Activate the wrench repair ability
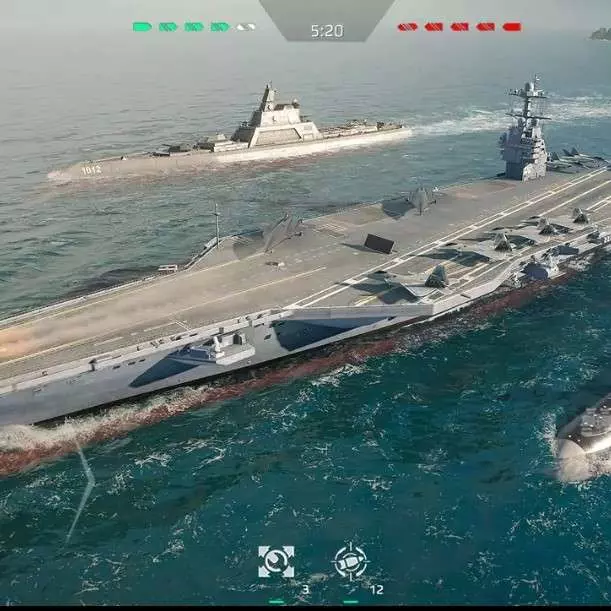This screenshot has width=611, height=611. [276, 562]
